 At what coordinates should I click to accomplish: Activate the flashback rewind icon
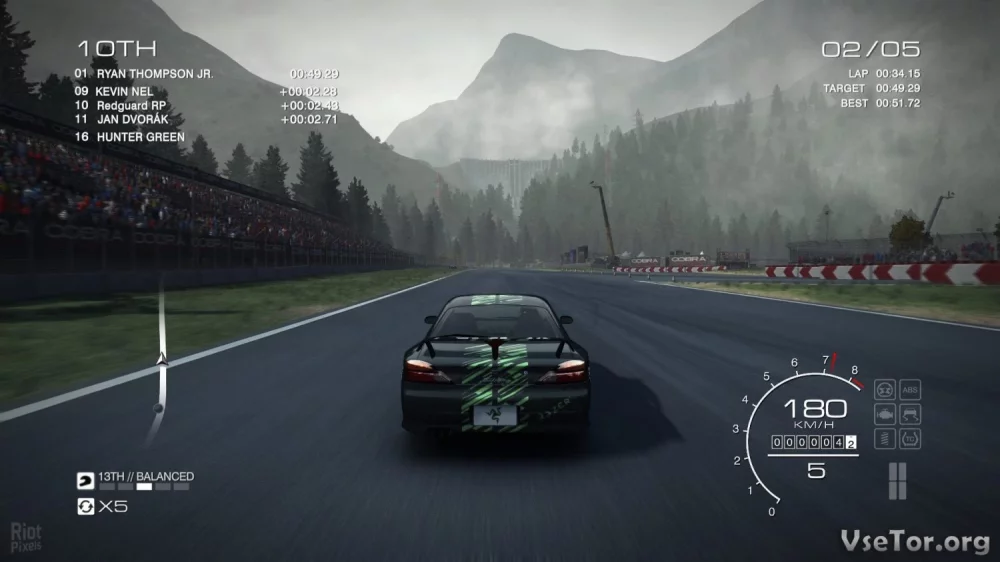coord(85,506)
